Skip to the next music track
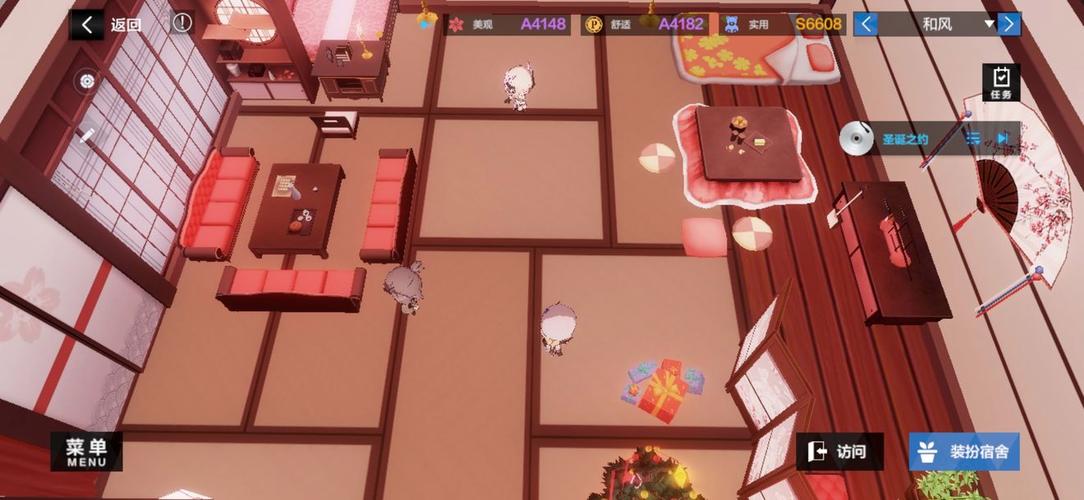 click(1003, 139)
